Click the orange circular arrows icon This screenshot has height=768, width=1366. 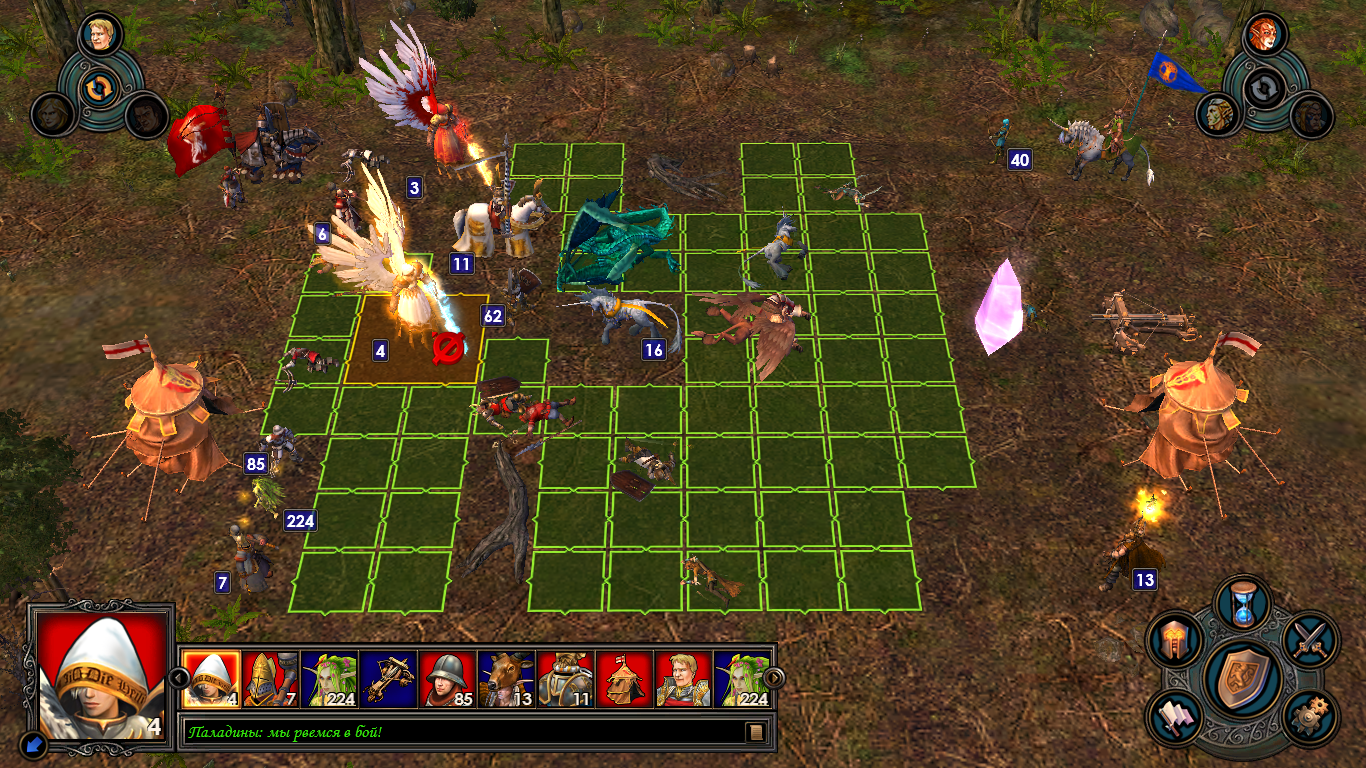99,88
